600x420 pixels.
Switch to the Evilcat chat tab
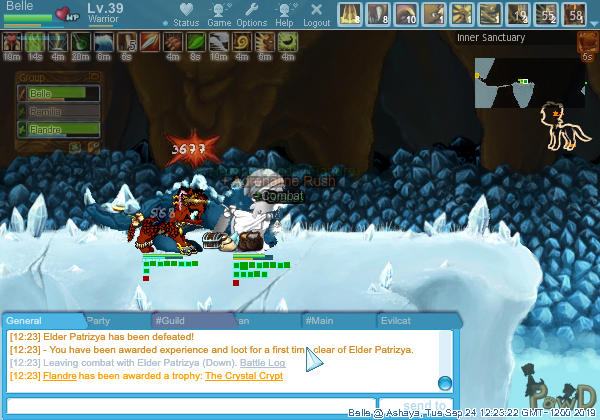coord(396,321)
